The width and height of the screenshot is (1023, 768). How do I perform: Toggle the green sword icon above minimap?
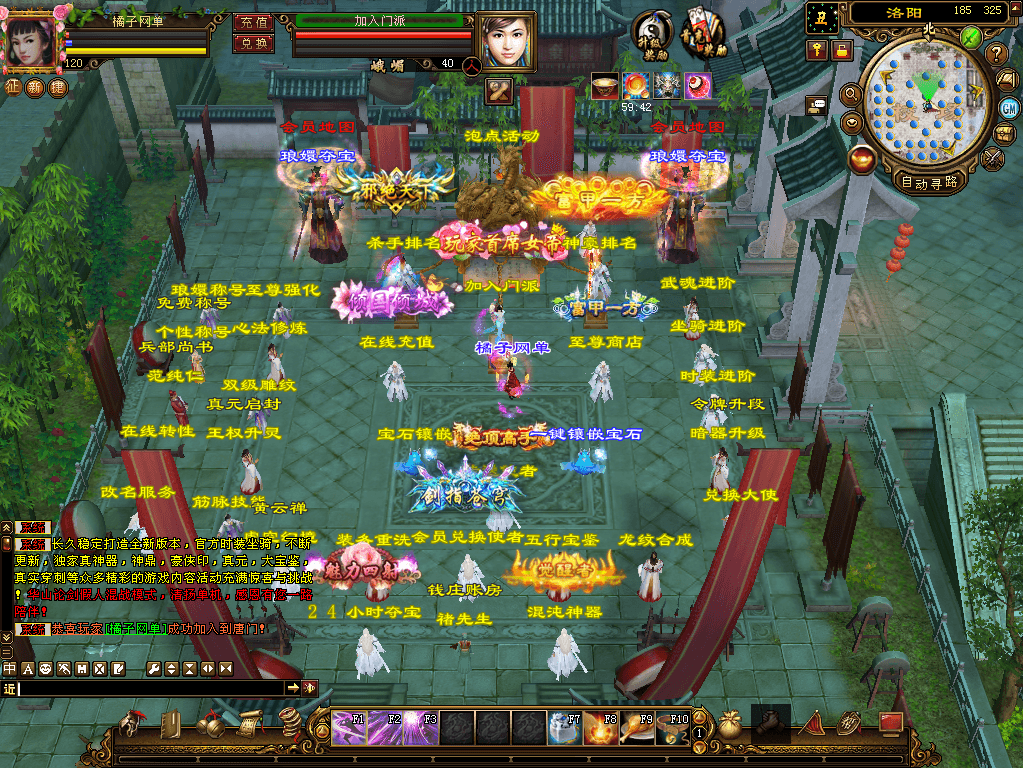971,37
